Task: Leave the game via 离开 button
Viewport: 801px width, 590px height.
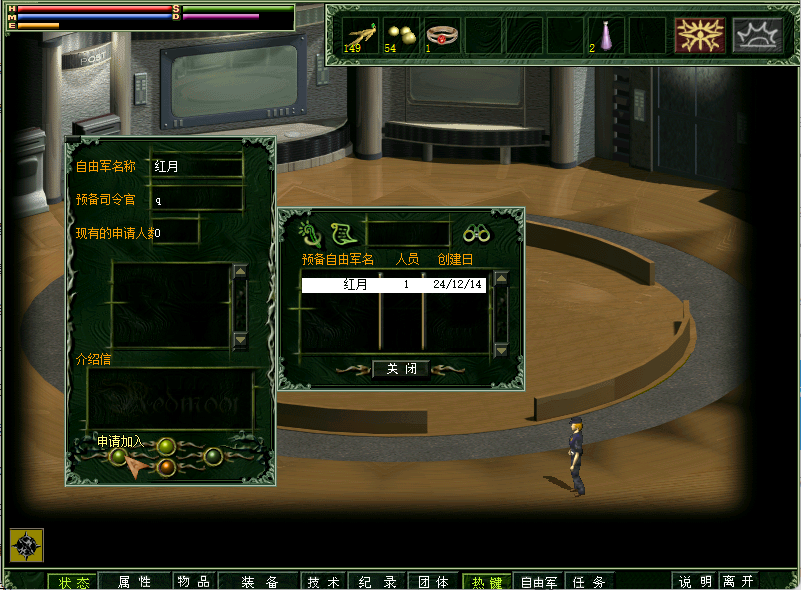Action: tap(739, 582)
